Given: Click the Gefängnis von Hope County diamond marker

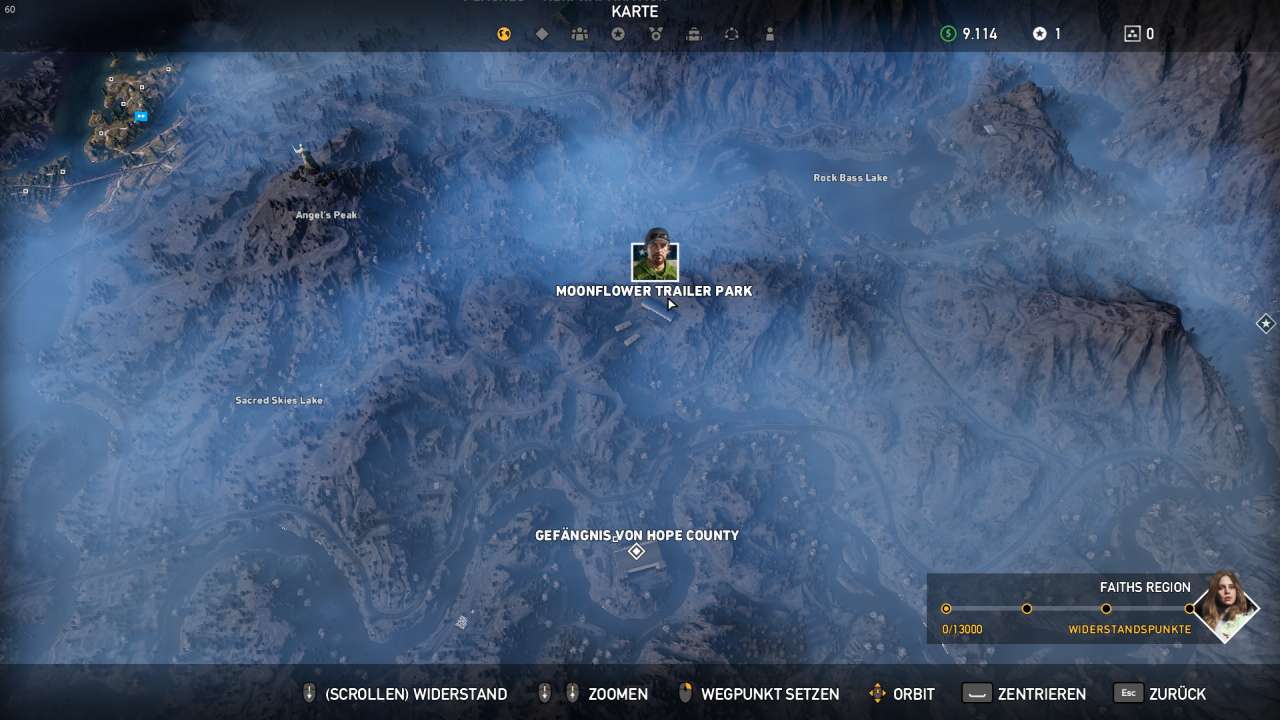Looking at the screenshot, I should click(x=636, y=552).
